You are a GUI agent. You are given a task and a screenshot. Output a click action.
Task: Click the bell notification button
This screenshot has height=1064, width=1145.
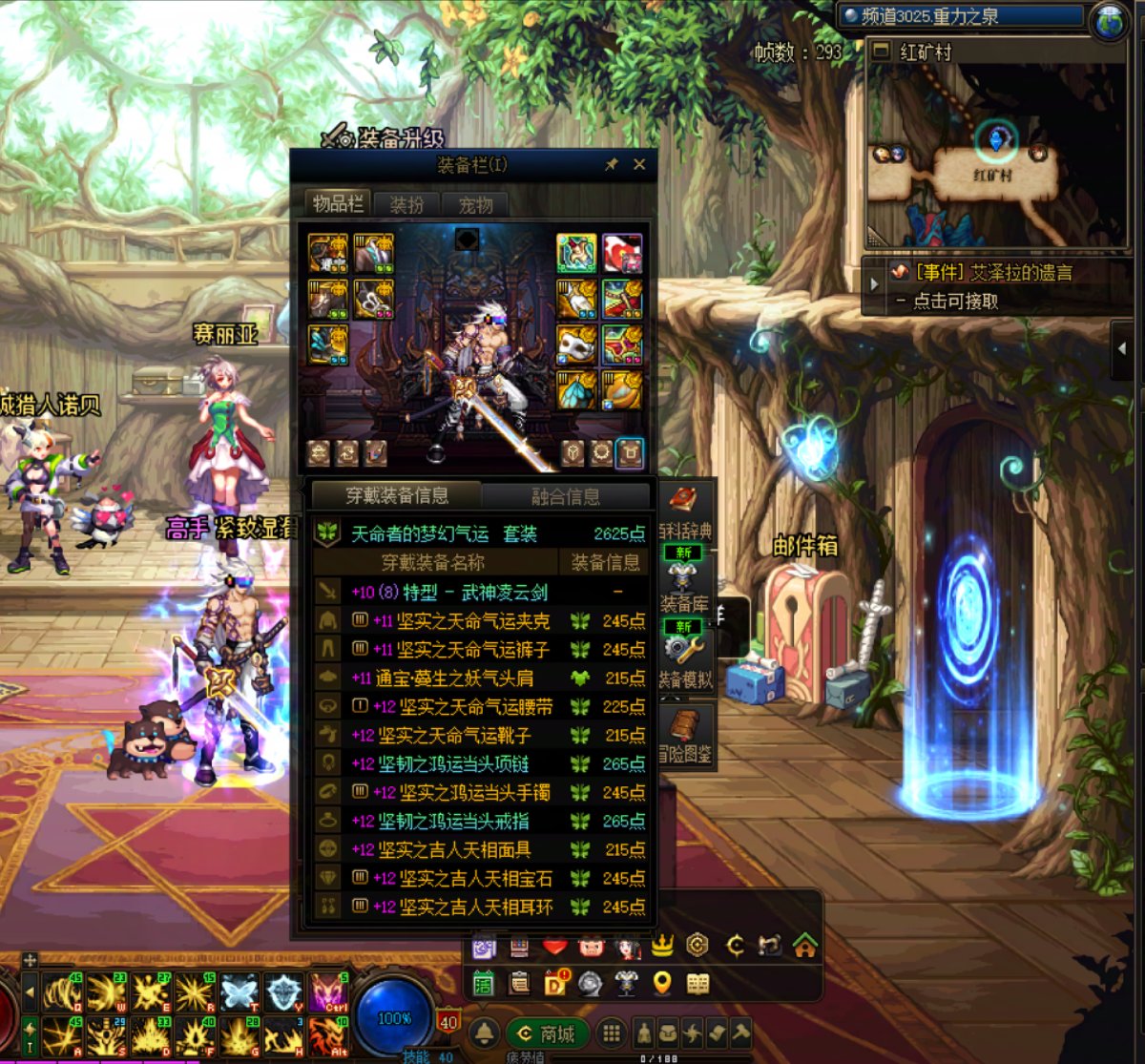coord(485,1033)
